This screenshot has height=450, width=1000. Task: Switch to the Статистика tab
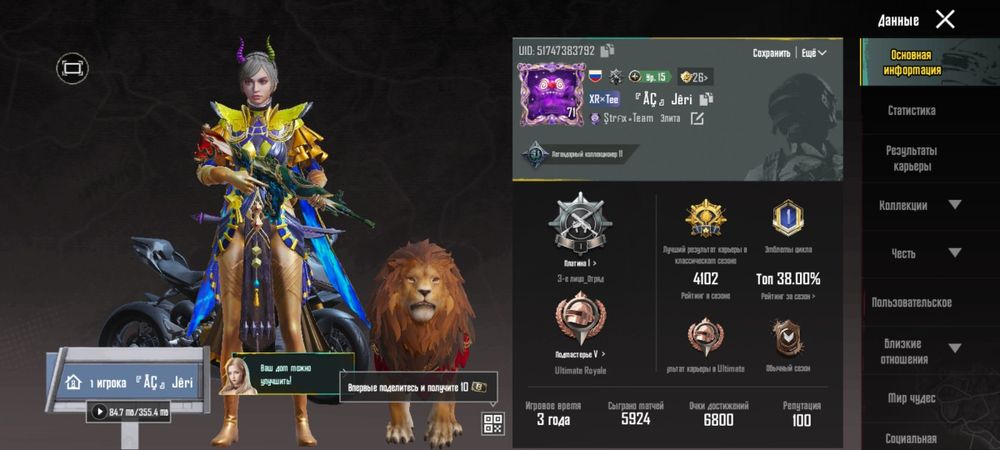click(911, 111)
